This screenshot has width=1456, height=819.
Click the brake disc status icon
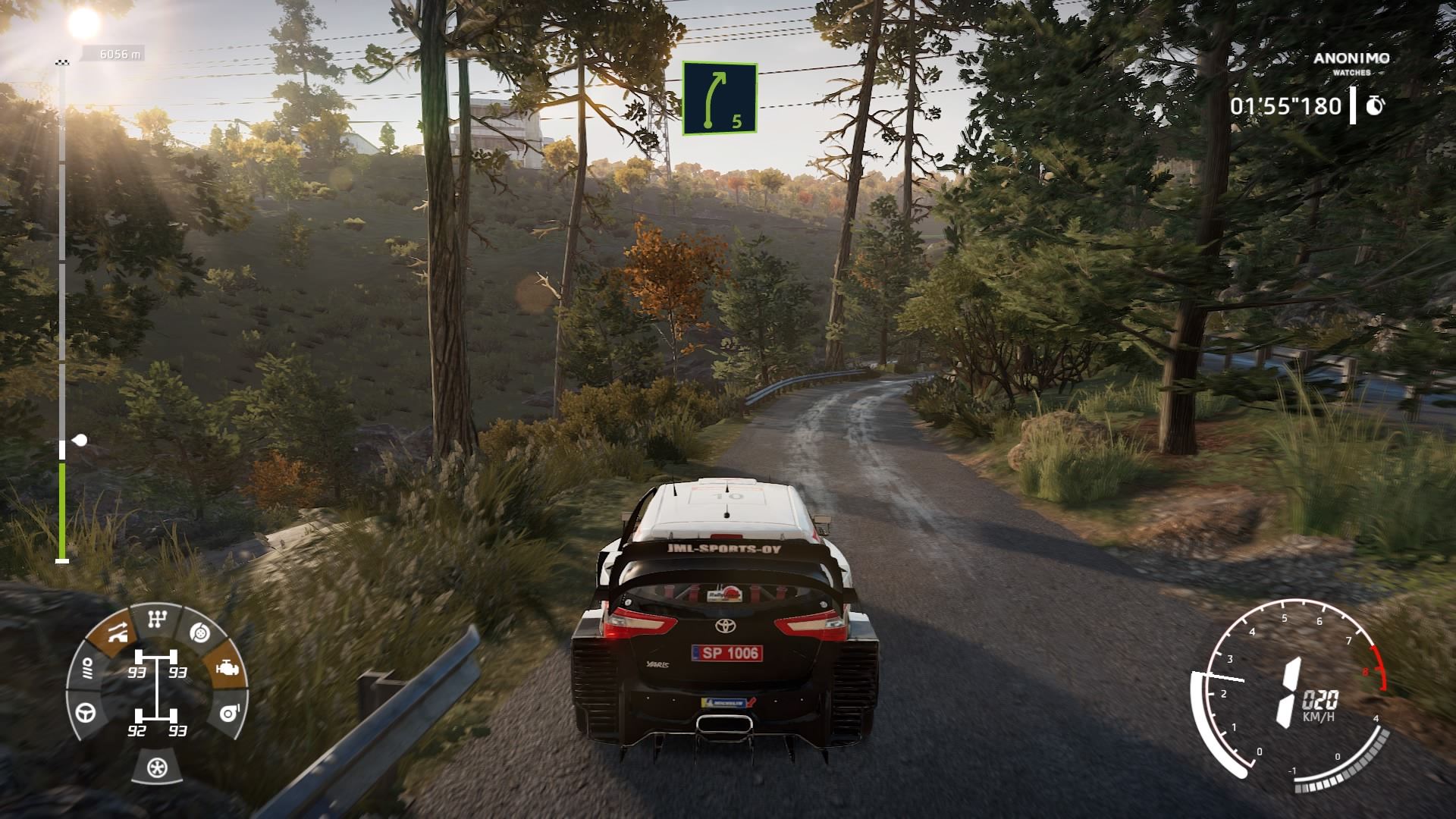199,632
